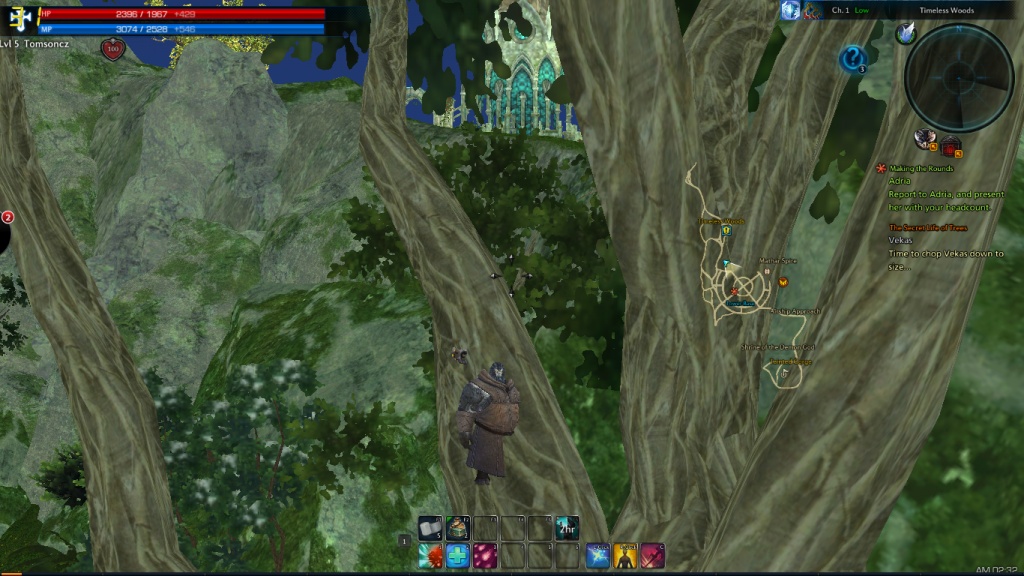Click the heart-shaped stamina icon showing 100
This screenshot has height=576, width=1024.
(x=112, y=49)
